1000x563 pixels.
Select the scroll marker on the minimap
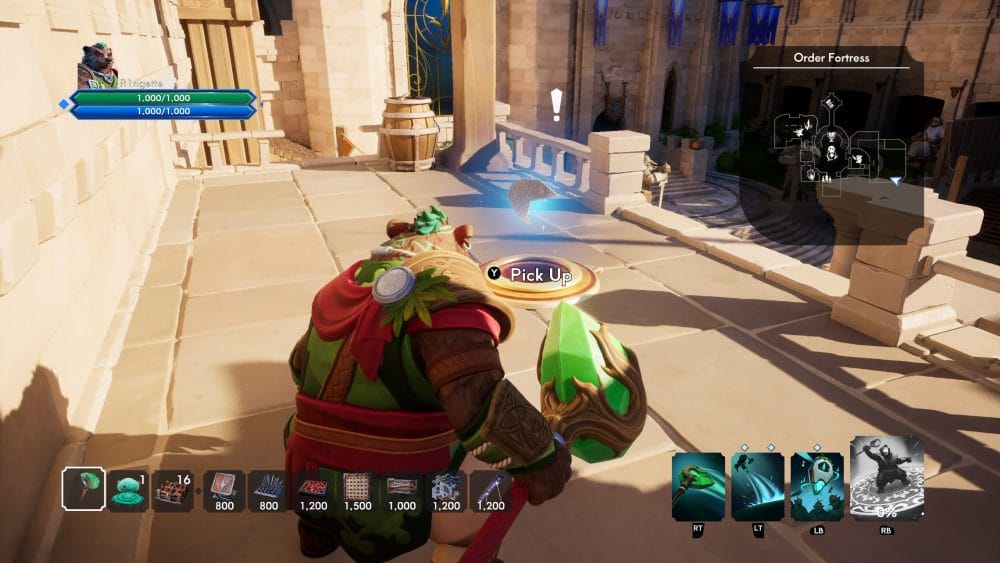pos(831,103)
